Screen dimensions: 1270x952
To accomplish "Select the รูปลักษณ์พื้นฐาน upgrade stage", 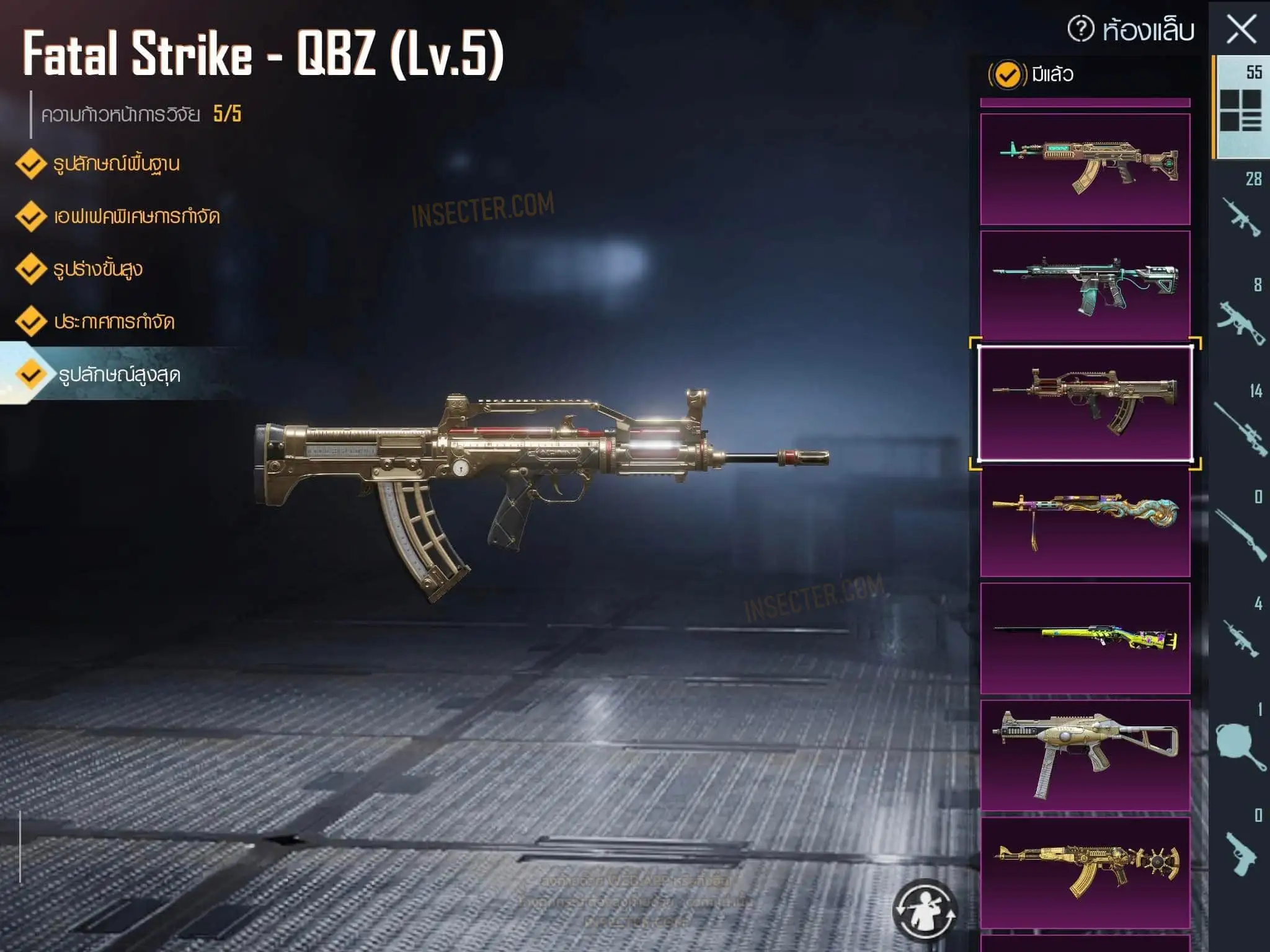I will click(x=115, y=164).
